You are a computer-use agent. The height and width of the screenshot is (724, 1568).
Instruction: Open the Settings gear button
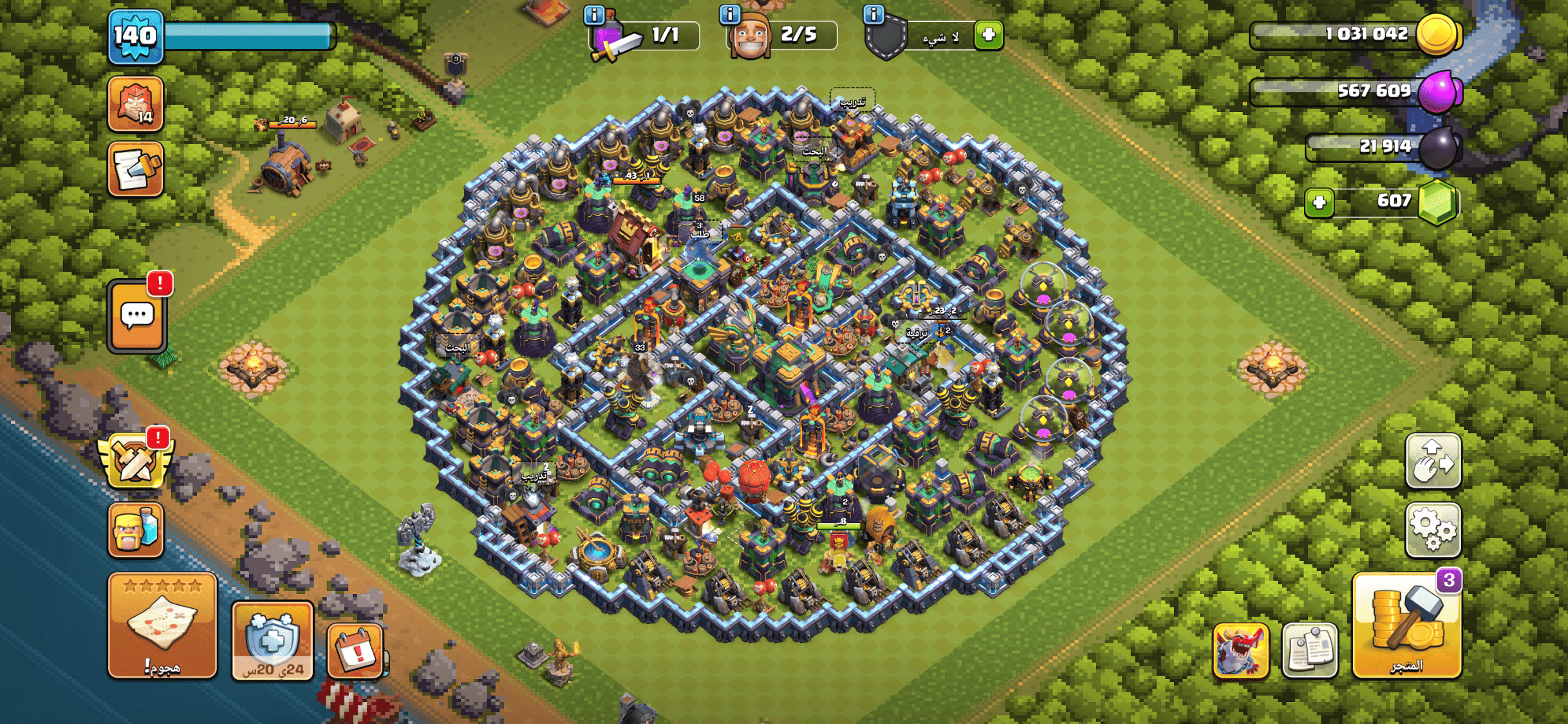[x=1433, y=530]
